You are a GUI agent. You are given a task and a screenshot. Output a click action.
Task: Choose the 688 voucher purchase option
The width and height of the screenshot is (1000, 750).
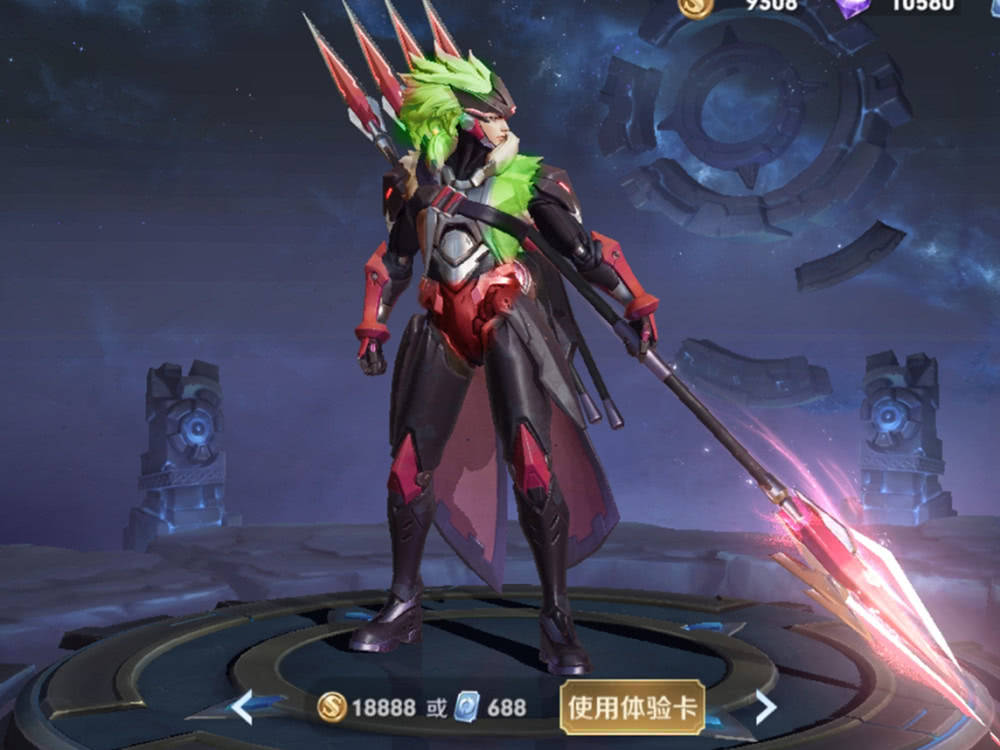(491, 708)
